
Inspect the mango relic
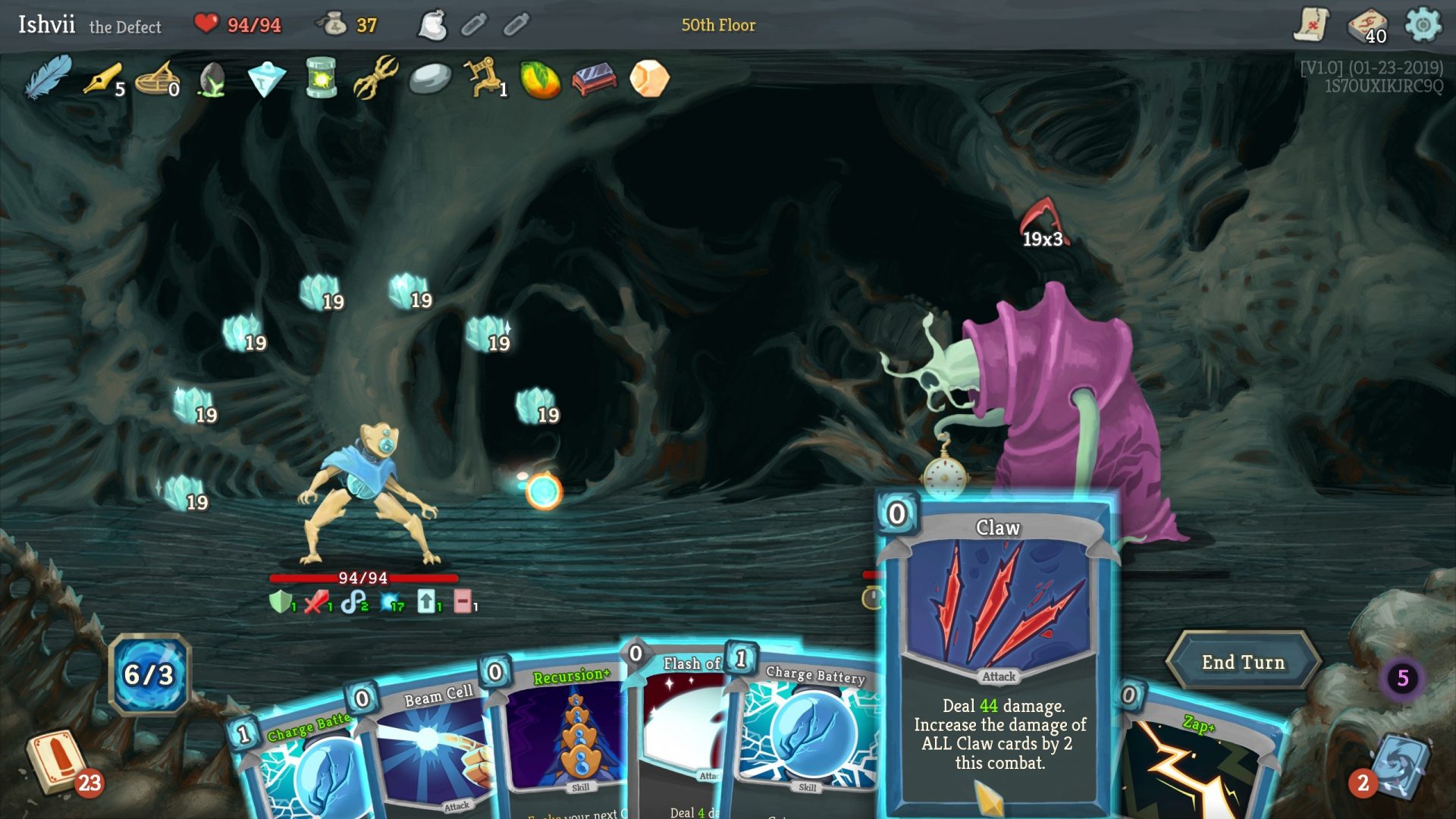[539, 80]
